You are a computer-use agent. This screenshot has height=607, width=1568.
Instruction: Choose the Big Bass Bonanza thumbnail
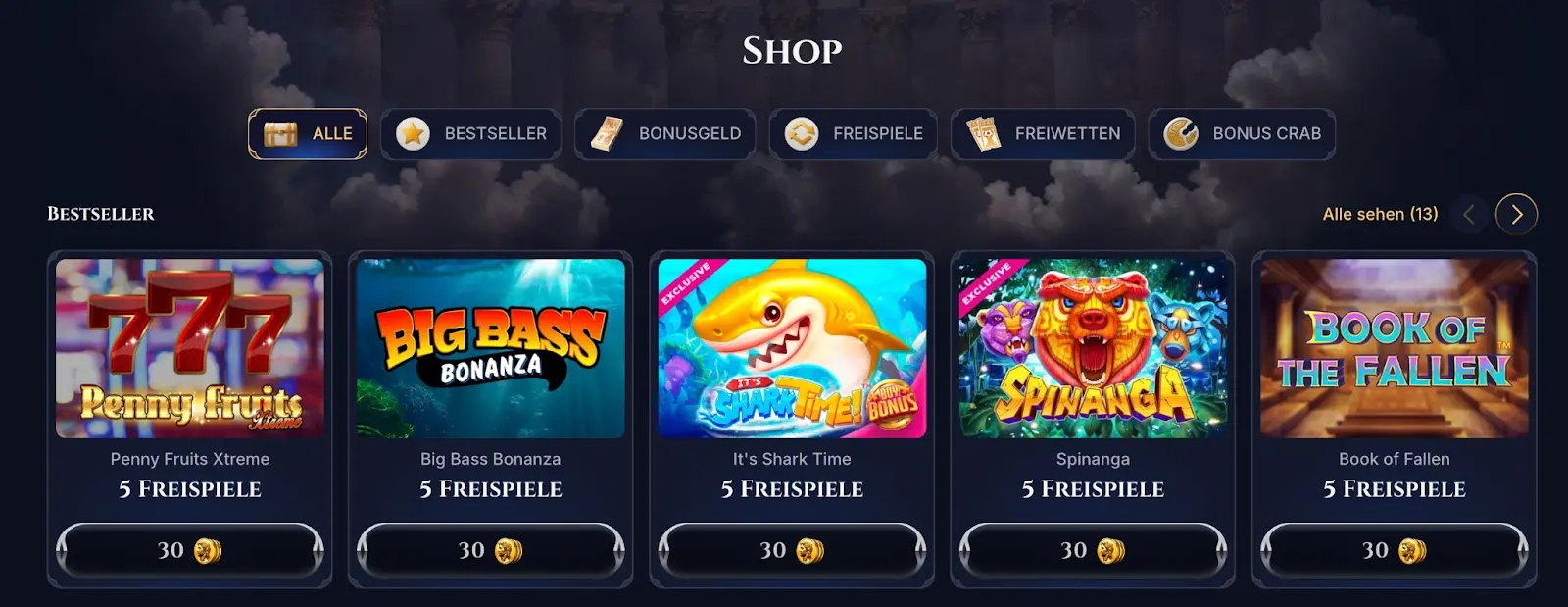pos(491,348)
